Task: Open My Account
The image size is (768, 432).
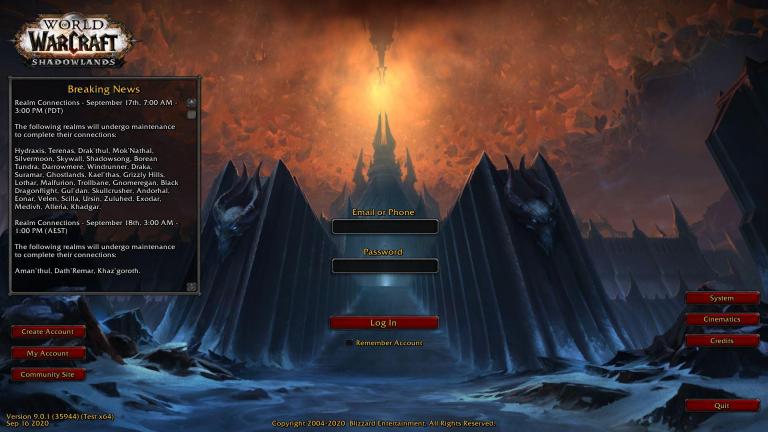Action: coord(48,353)
